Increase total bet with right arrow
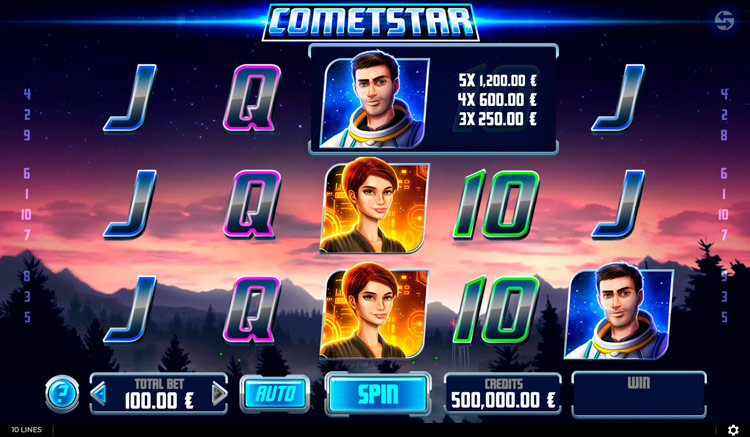750x437 pixels. coord(219,394)
